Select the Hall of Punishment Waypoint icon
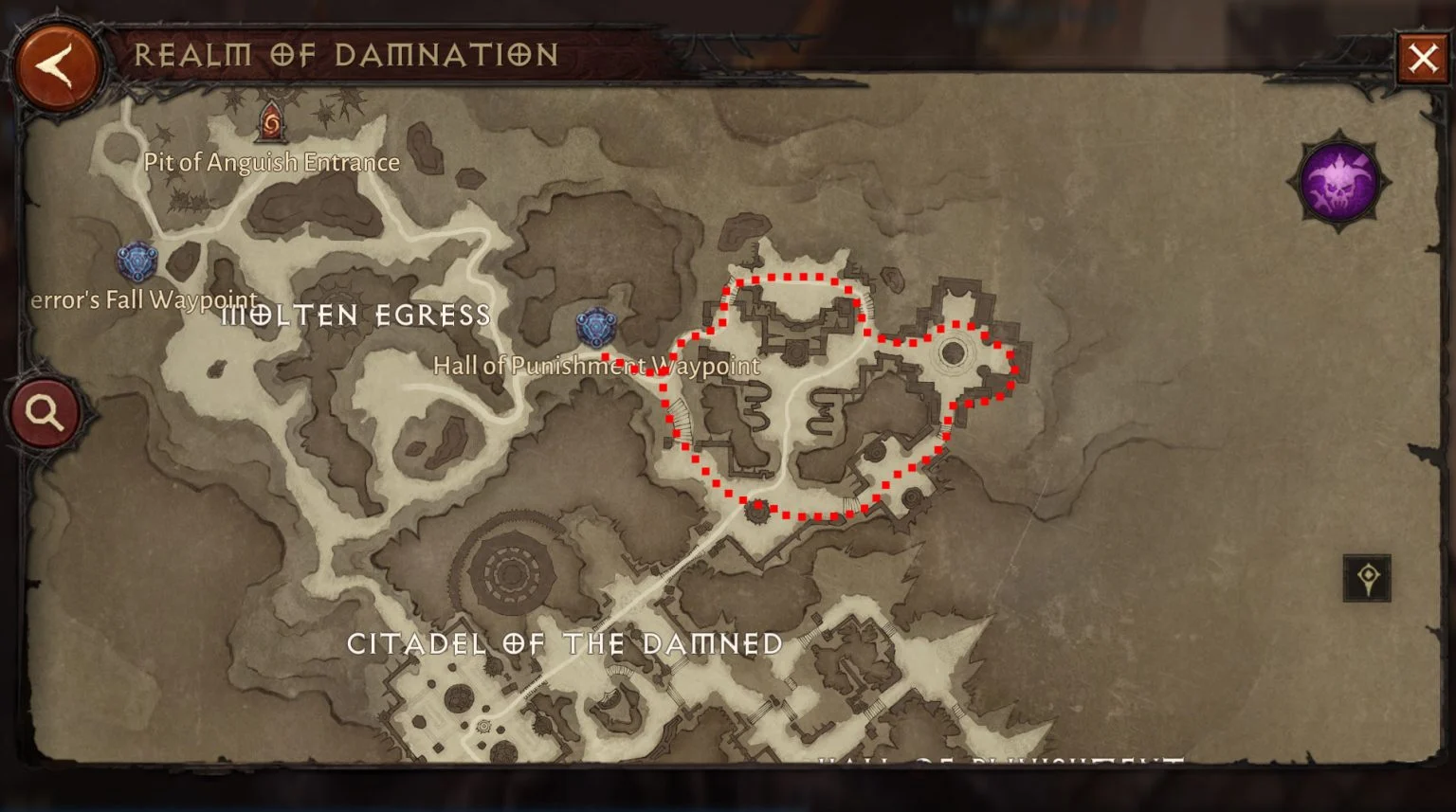Image resolution: width=1456 pixels, height=812 pixels. (594, 328)
